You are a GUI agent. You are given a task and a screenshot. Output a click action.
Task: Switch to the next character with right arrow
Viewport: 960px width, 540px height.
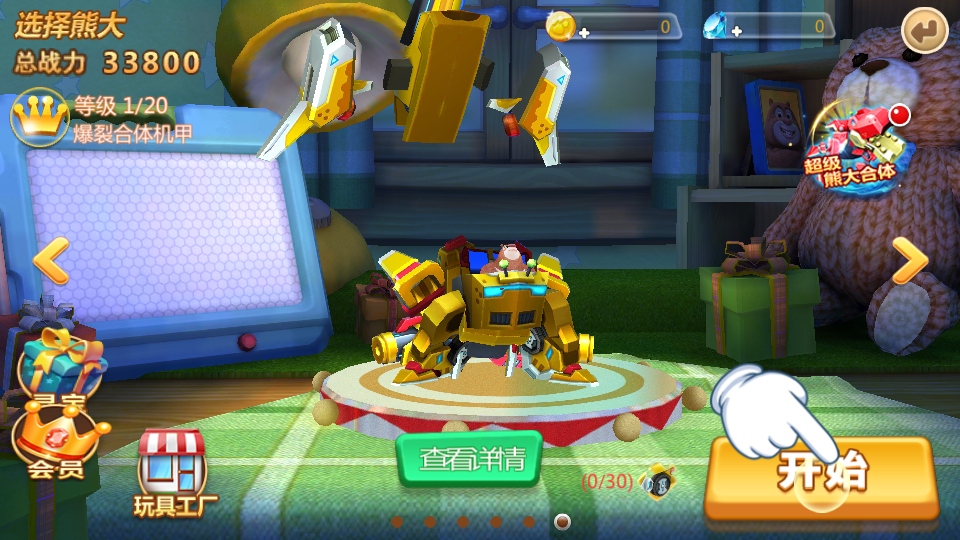point(909,261)
